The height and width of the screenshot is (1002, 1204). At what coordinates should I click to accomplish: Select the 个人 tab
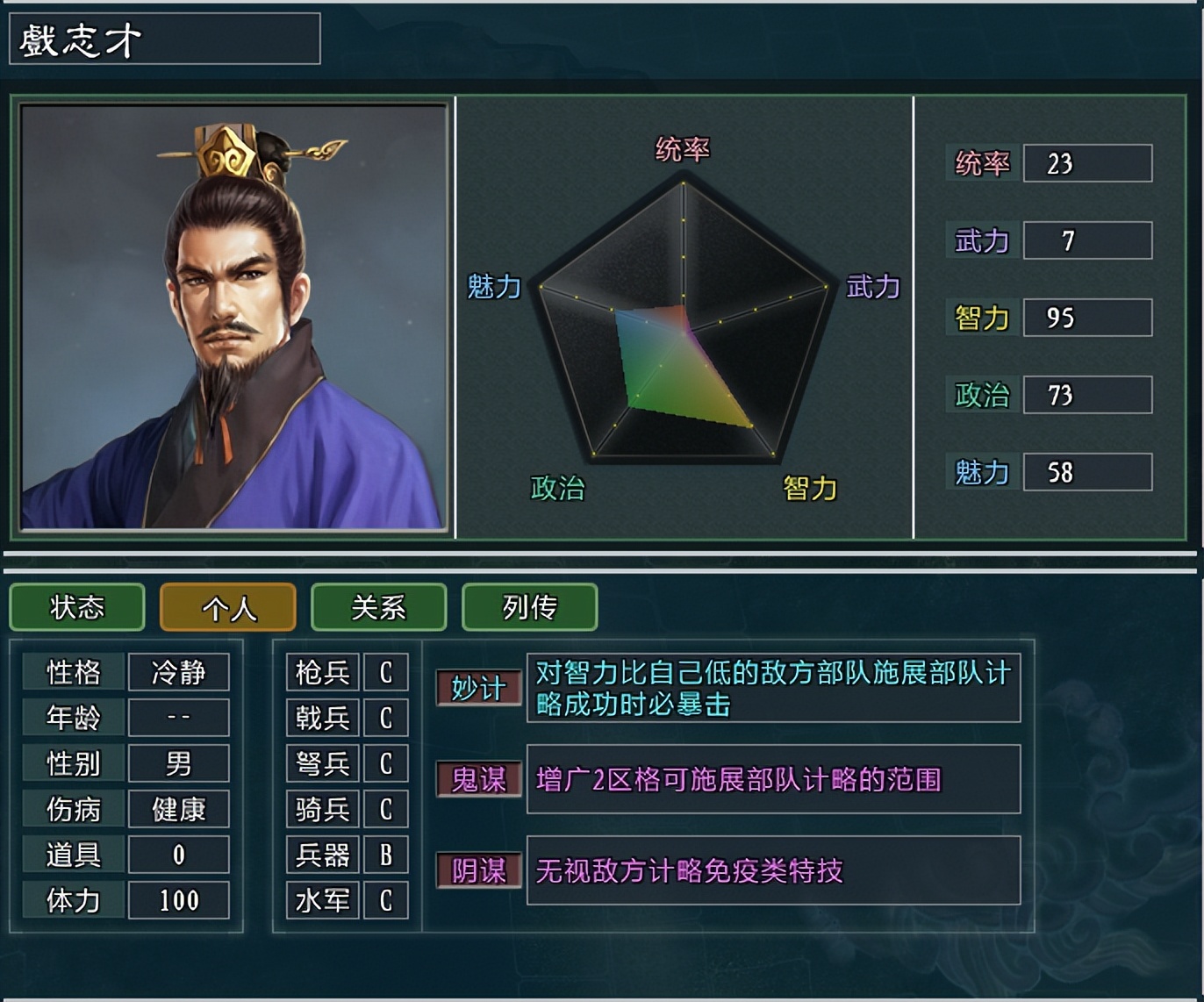click(227, 607)
